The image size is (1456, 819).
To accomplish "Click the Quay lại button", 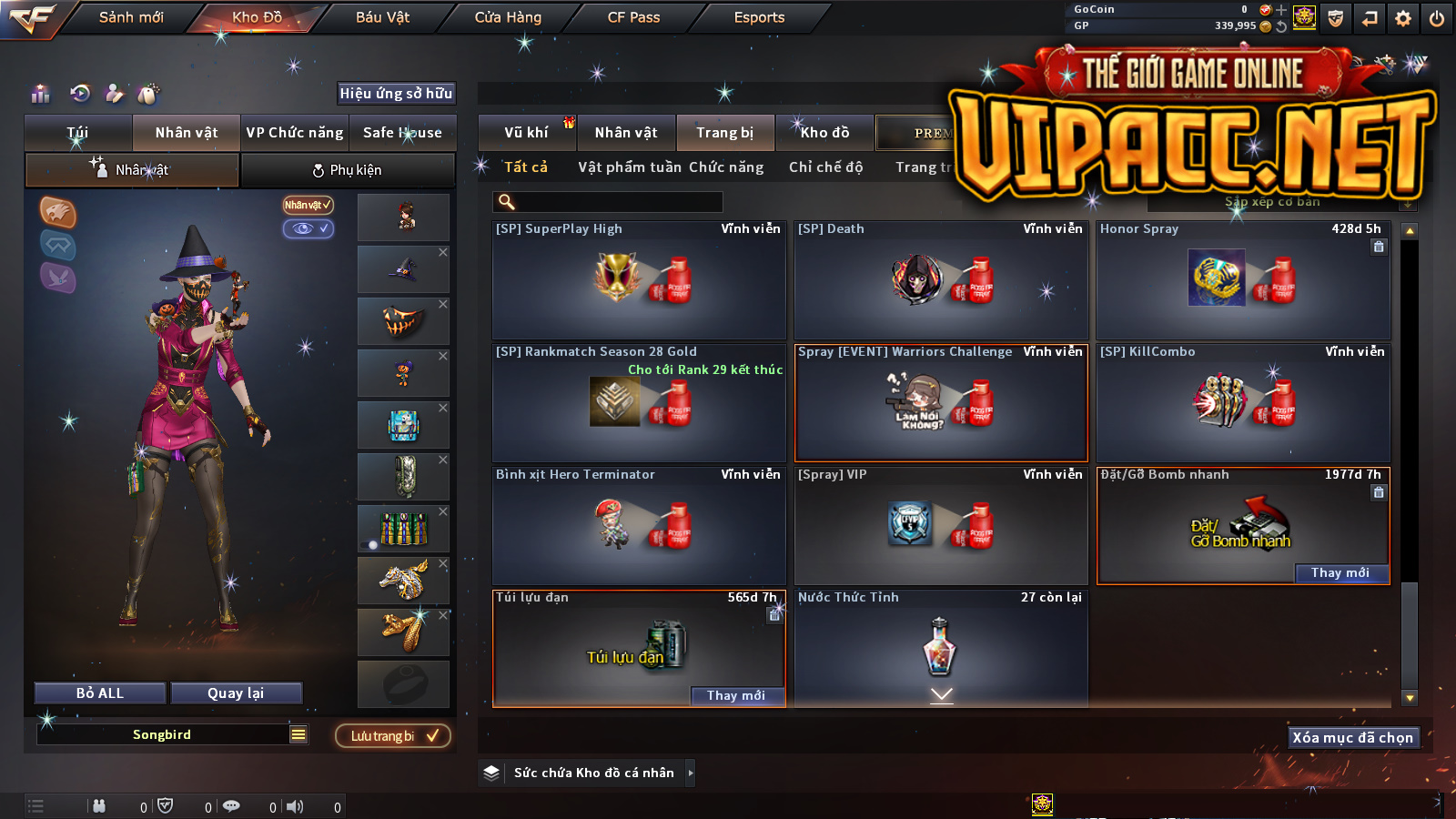I will pos(236,693).
